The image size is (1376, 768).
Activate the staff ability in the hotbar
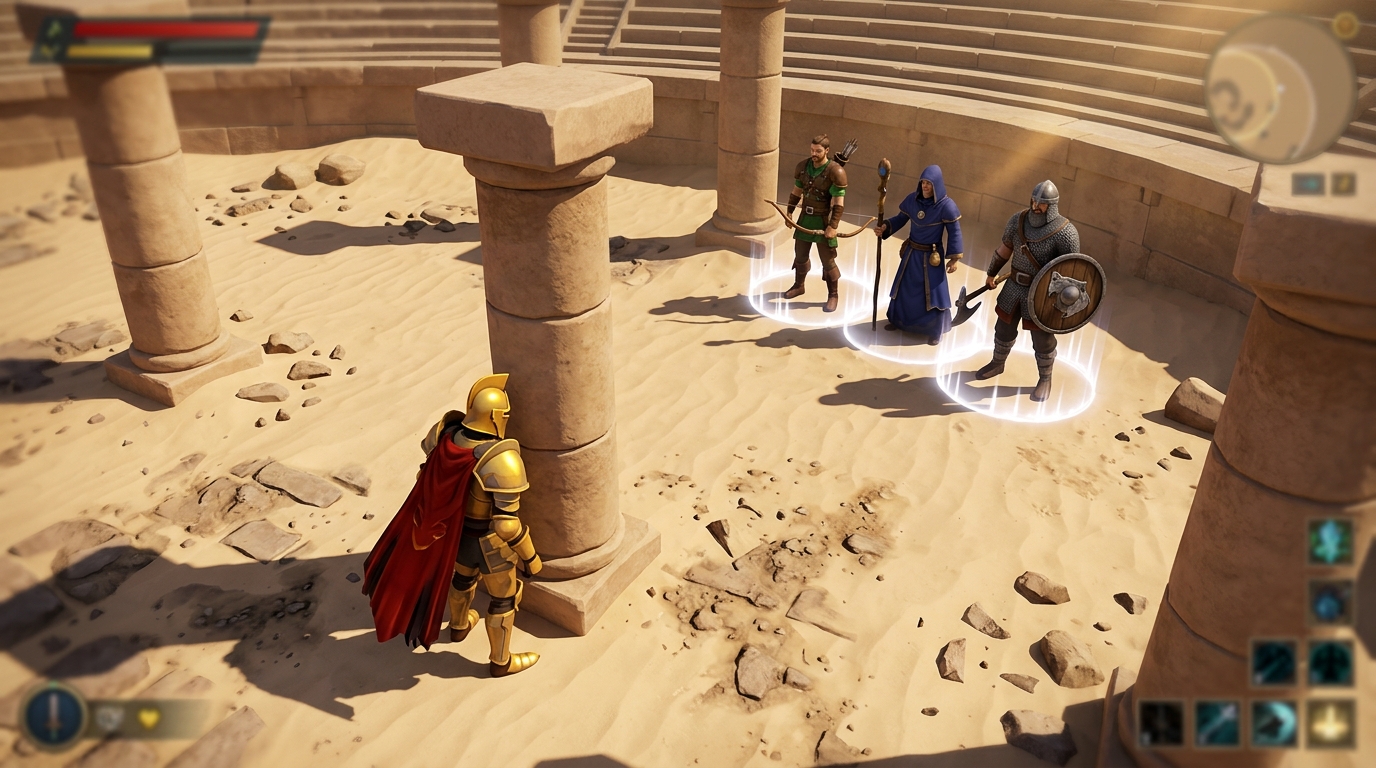1215,722
